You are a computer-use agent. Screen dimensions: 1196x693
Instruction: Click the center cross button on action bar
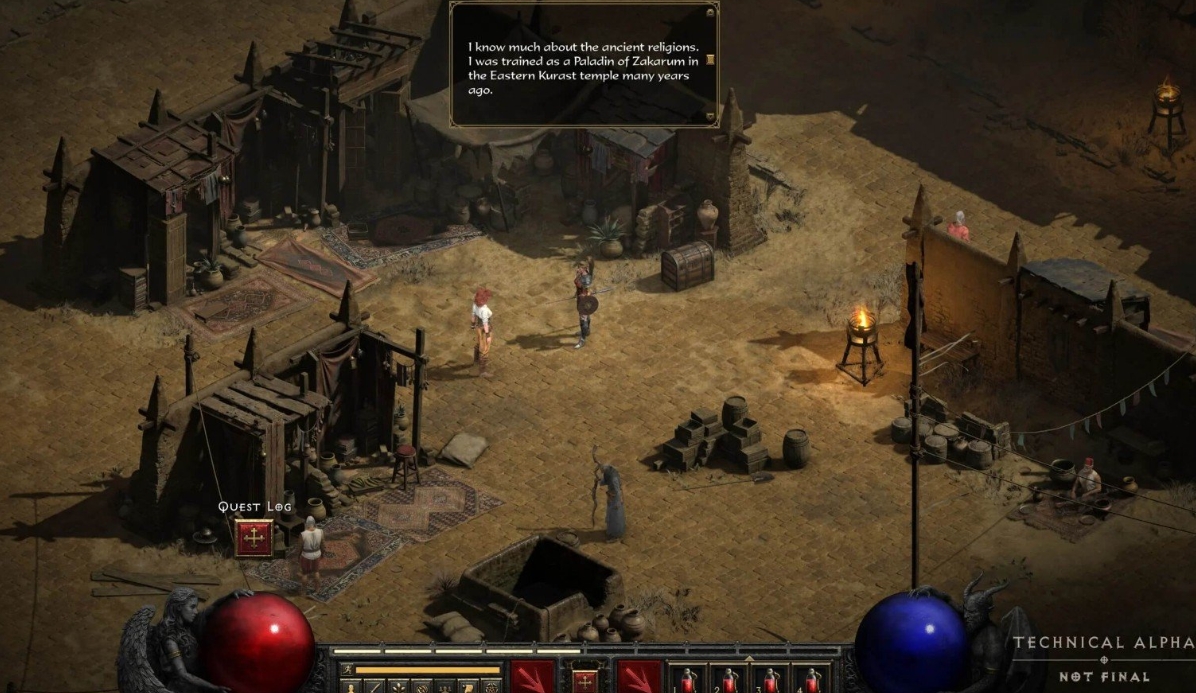pos(586,680)
